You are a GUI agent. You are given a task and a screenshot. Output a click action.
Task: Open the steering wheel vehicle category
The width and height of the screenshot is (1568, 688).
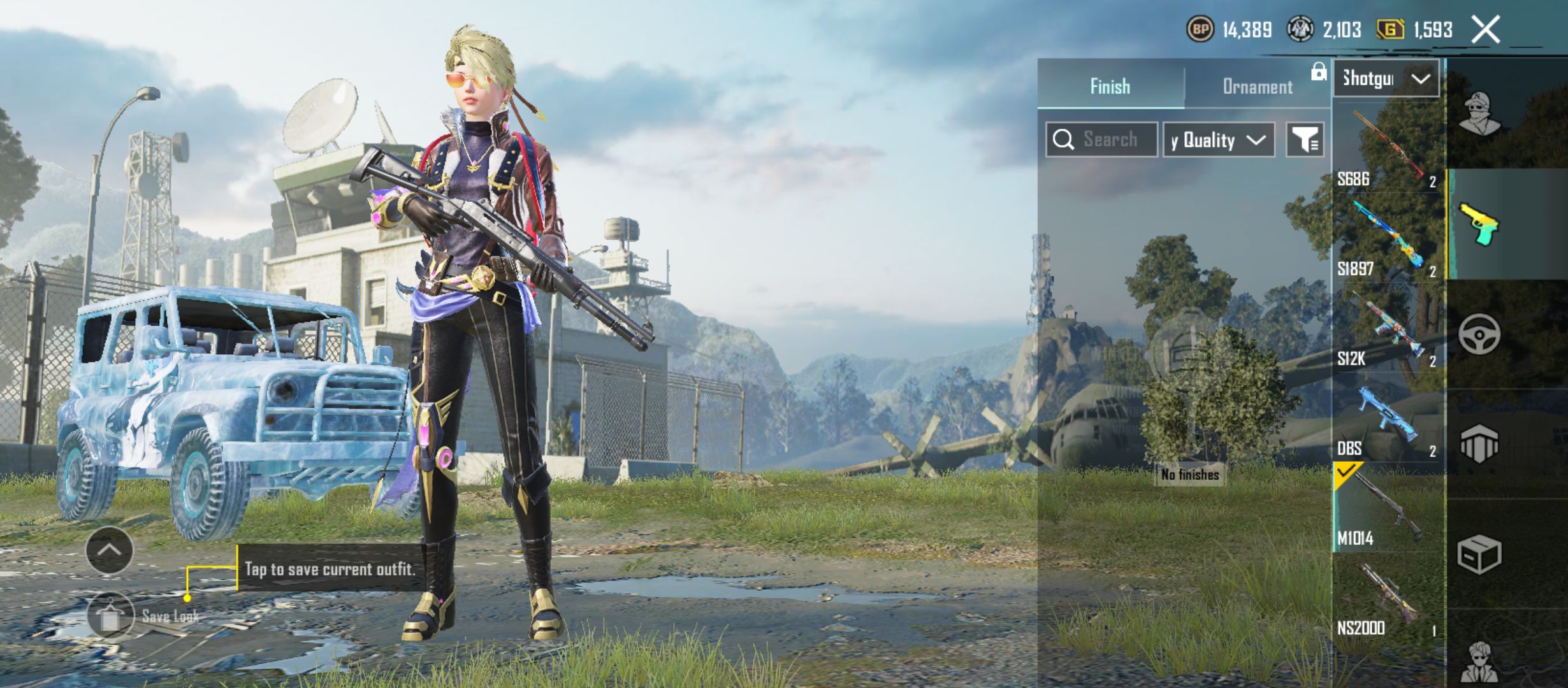1479,334
